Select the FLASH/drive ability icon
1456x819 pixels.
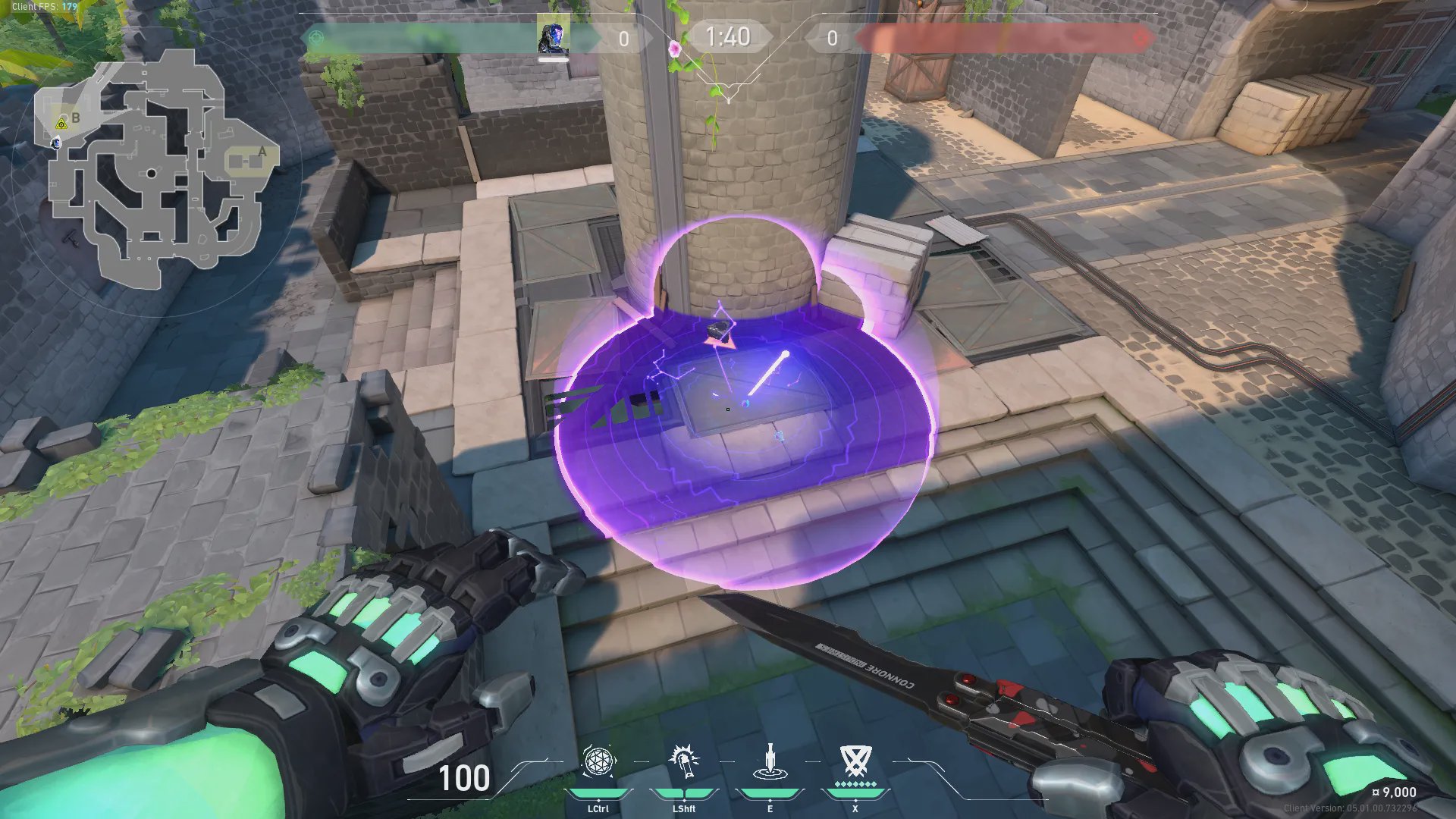tap(684, 762)
